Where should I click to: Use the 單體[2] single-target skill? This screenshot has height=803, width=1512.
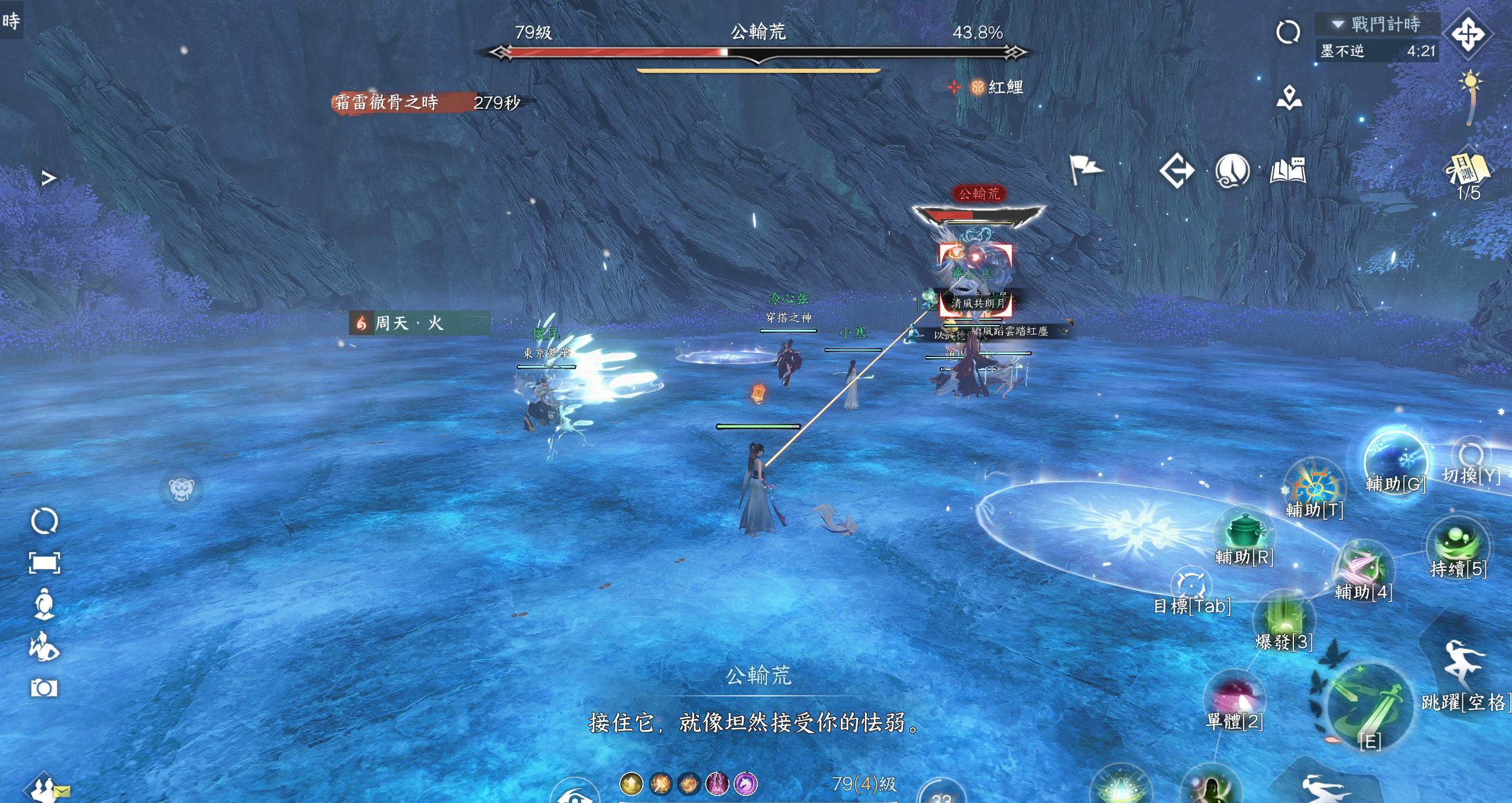pyautogui.click(x=1235, y=698)
